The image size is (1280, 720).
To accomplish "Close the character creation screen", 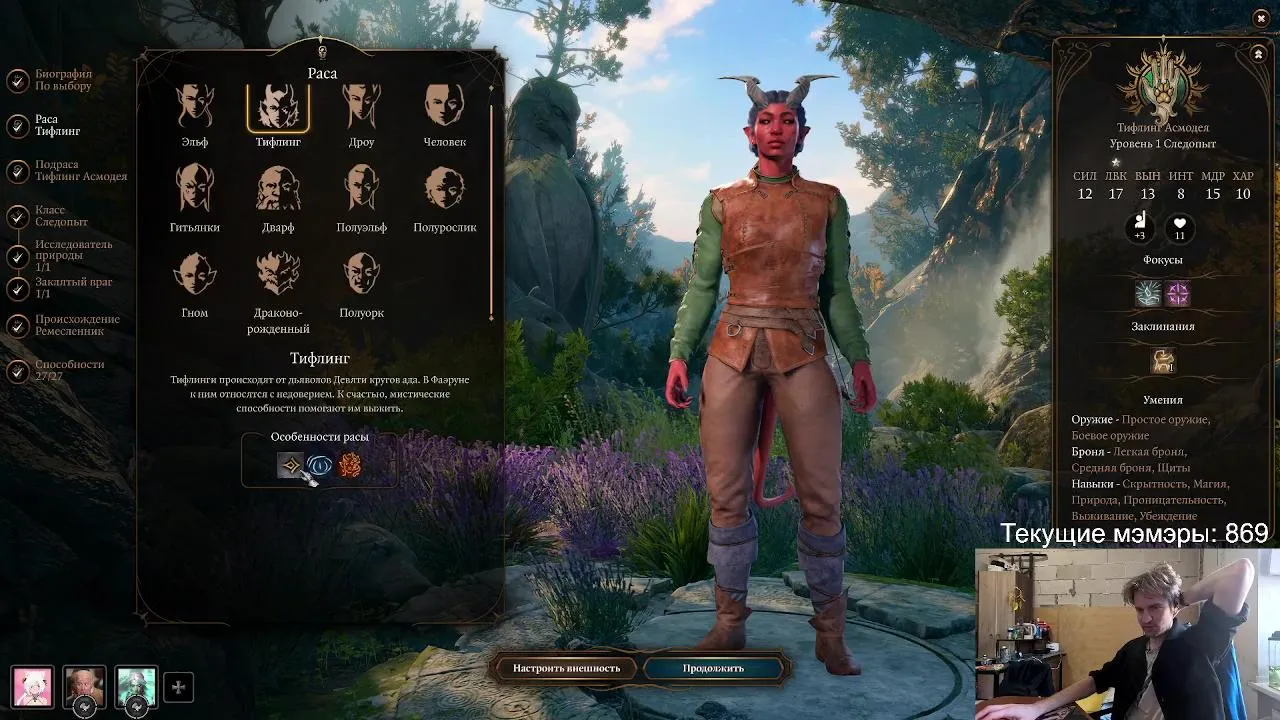I will [1261, 18].
